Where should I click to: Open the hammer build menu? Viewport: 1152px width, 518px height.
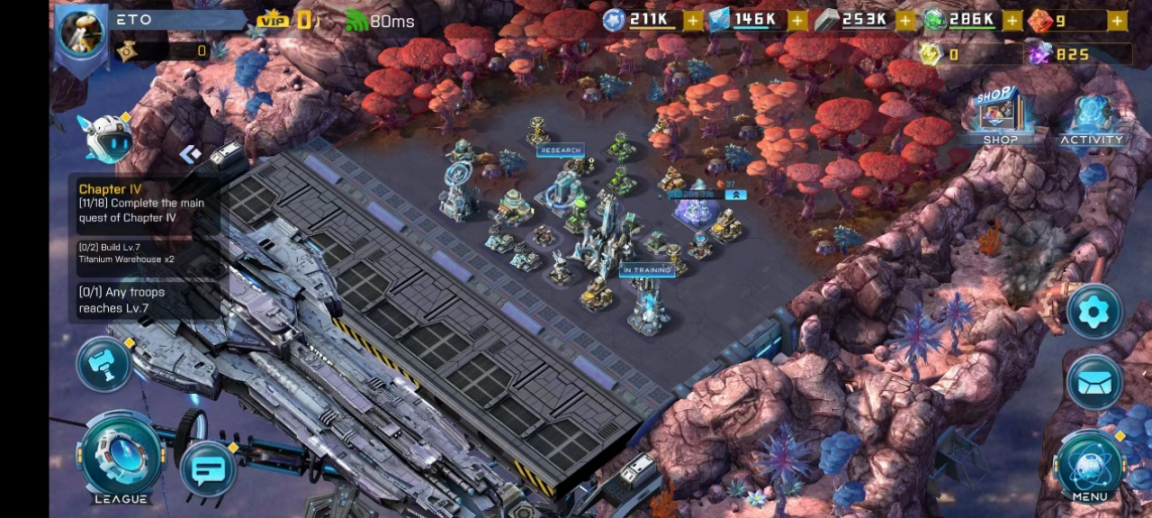tap(104, 363)
